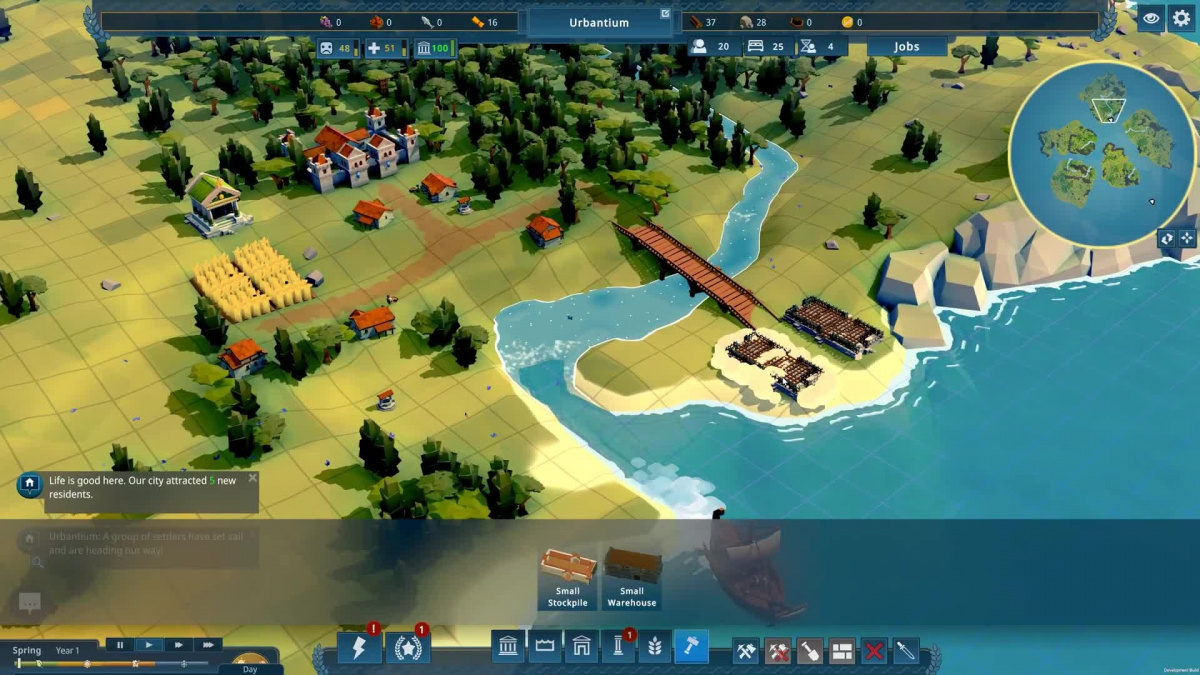Open the Jobs panel
This screenshot has width=1200, height=675.
click(x=906, y=47)
